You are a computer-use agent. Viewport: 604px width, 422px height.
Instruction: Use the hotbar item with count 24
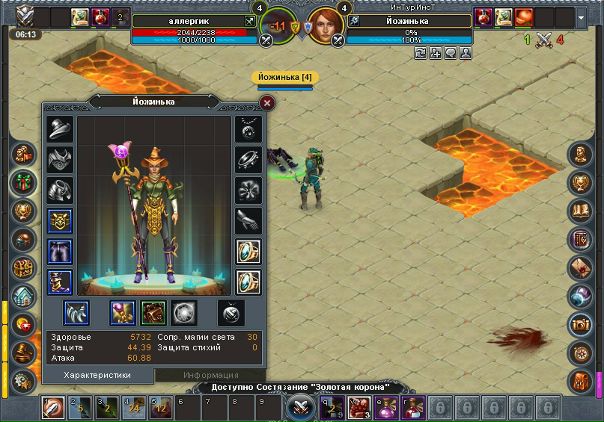pos(130,407)
